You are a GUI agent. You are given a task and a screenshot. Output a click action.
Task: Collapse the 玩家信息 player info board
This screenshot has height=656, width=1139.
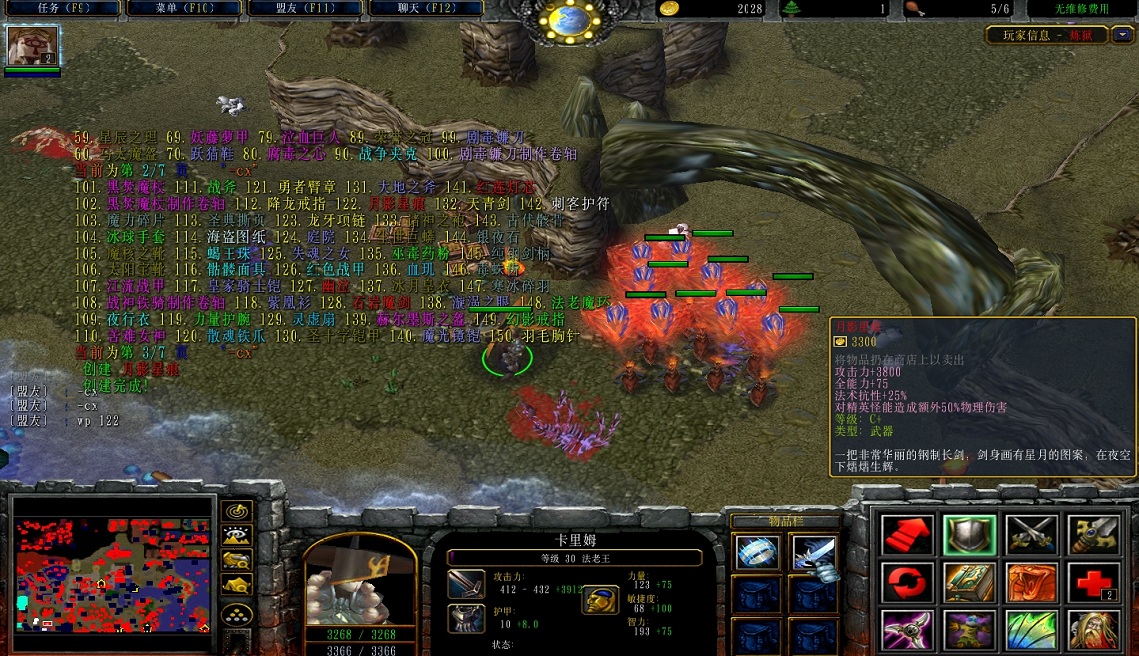(x=1123, y=35)
